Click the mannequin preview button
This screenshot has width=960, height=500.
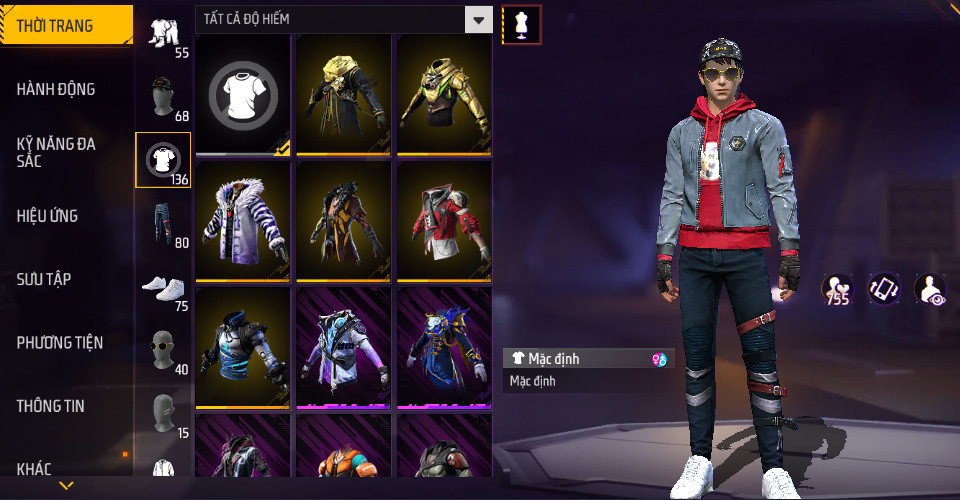(x=521, y=24)
